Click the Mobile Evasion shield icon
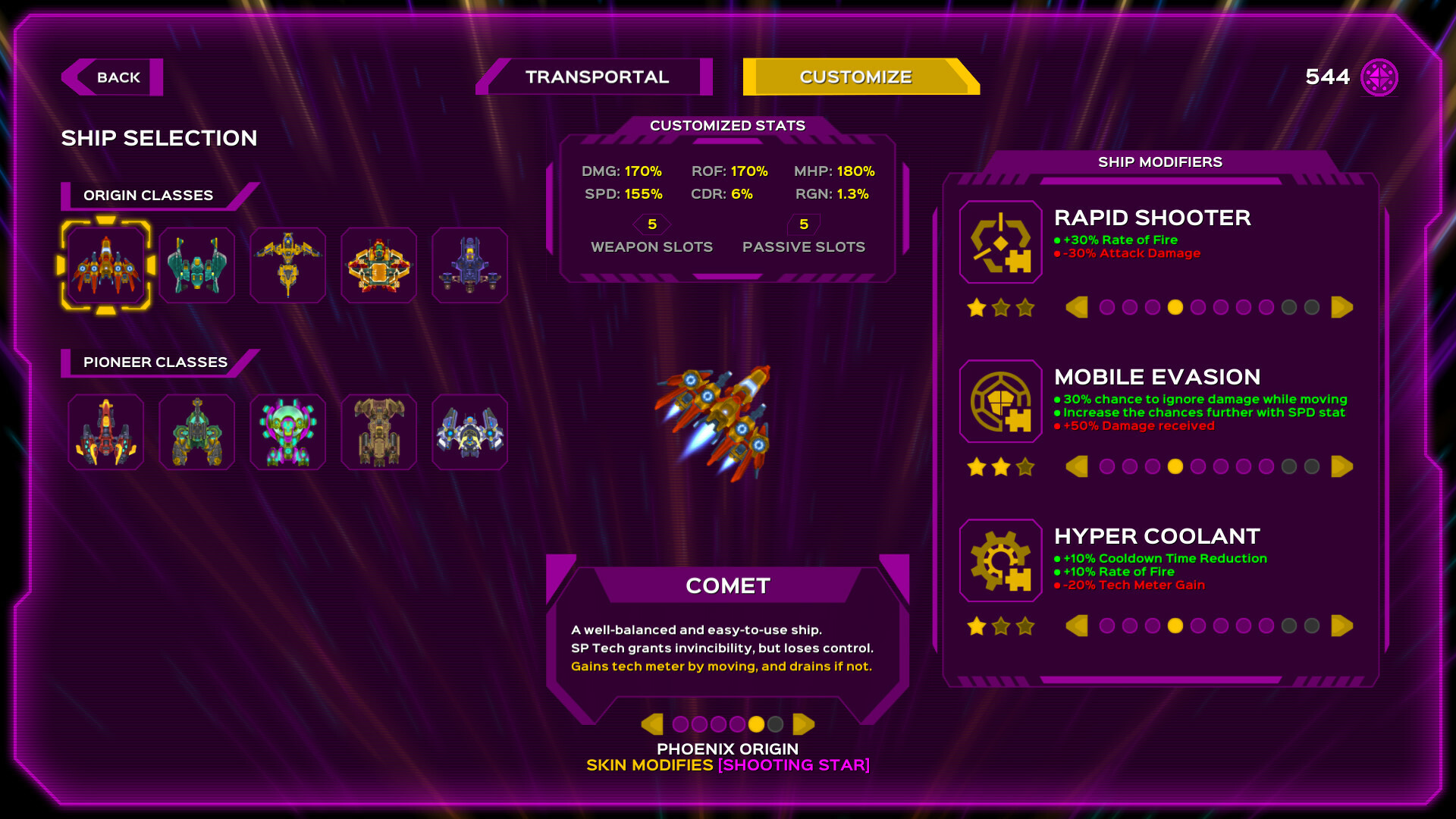1456x819 pixels. (999, 401)
